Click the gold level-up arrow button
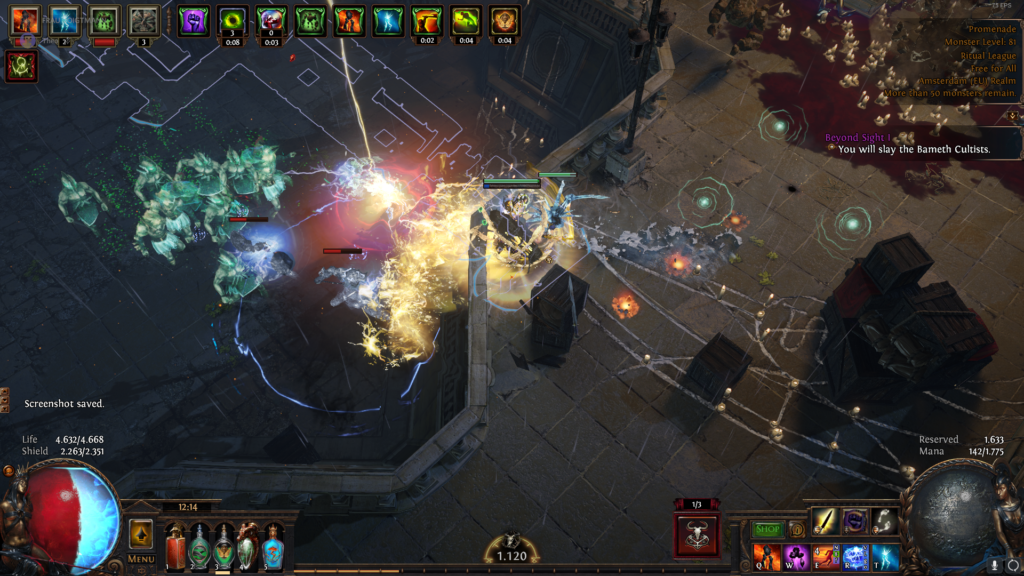 [x=141, y=533]
